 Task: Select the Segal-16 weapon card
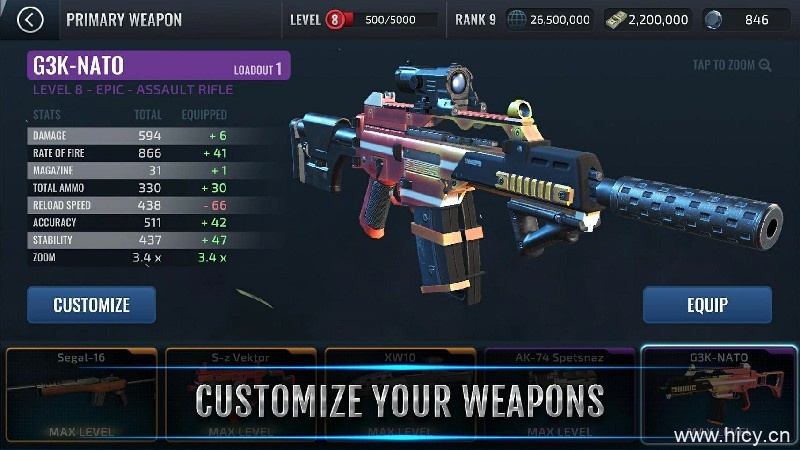click(81, 395)
